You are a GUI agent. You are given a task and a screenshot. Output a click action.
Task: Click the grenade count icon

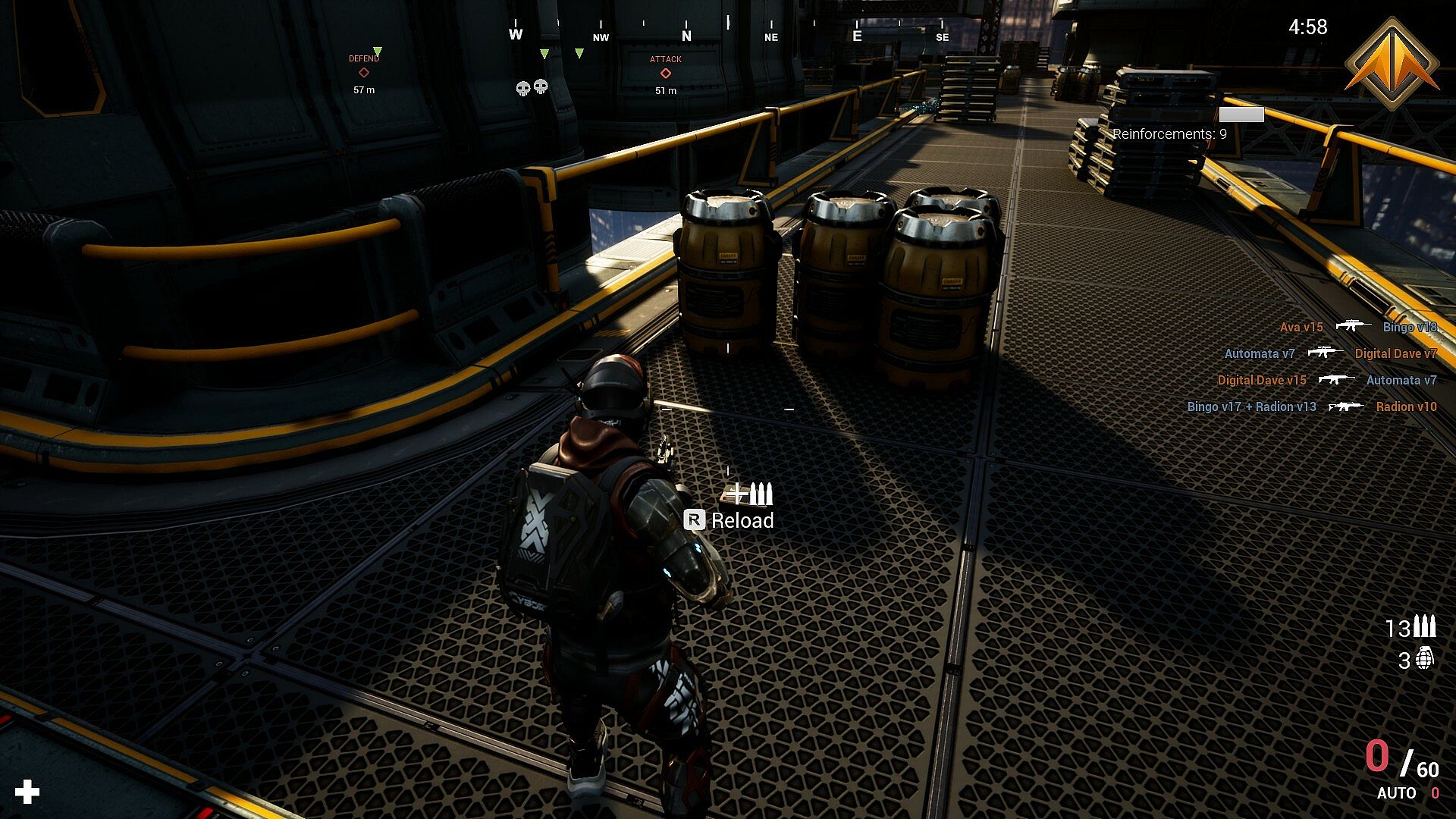point(1425,658)
